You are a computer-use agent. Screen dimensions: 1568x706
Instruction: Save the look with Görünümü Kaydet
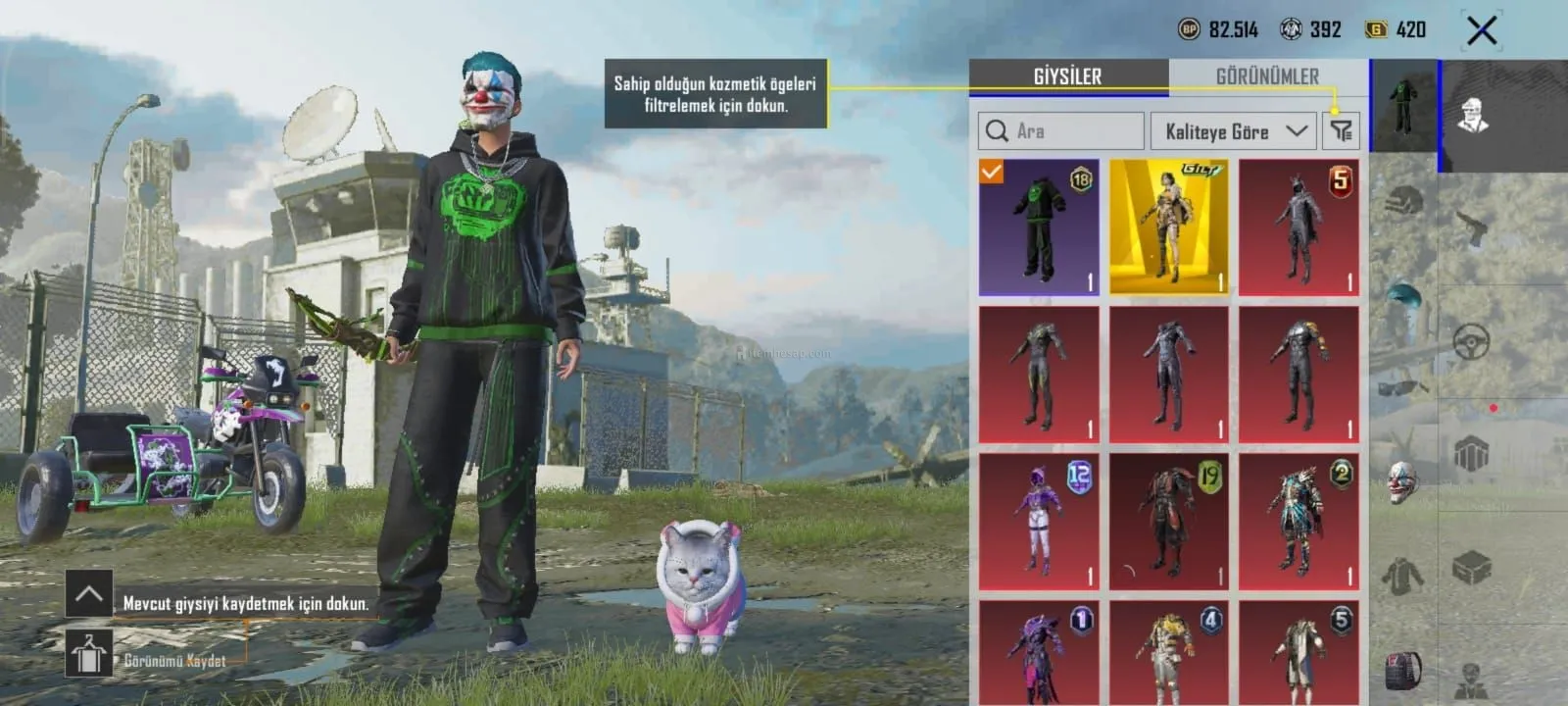point(89,654)
